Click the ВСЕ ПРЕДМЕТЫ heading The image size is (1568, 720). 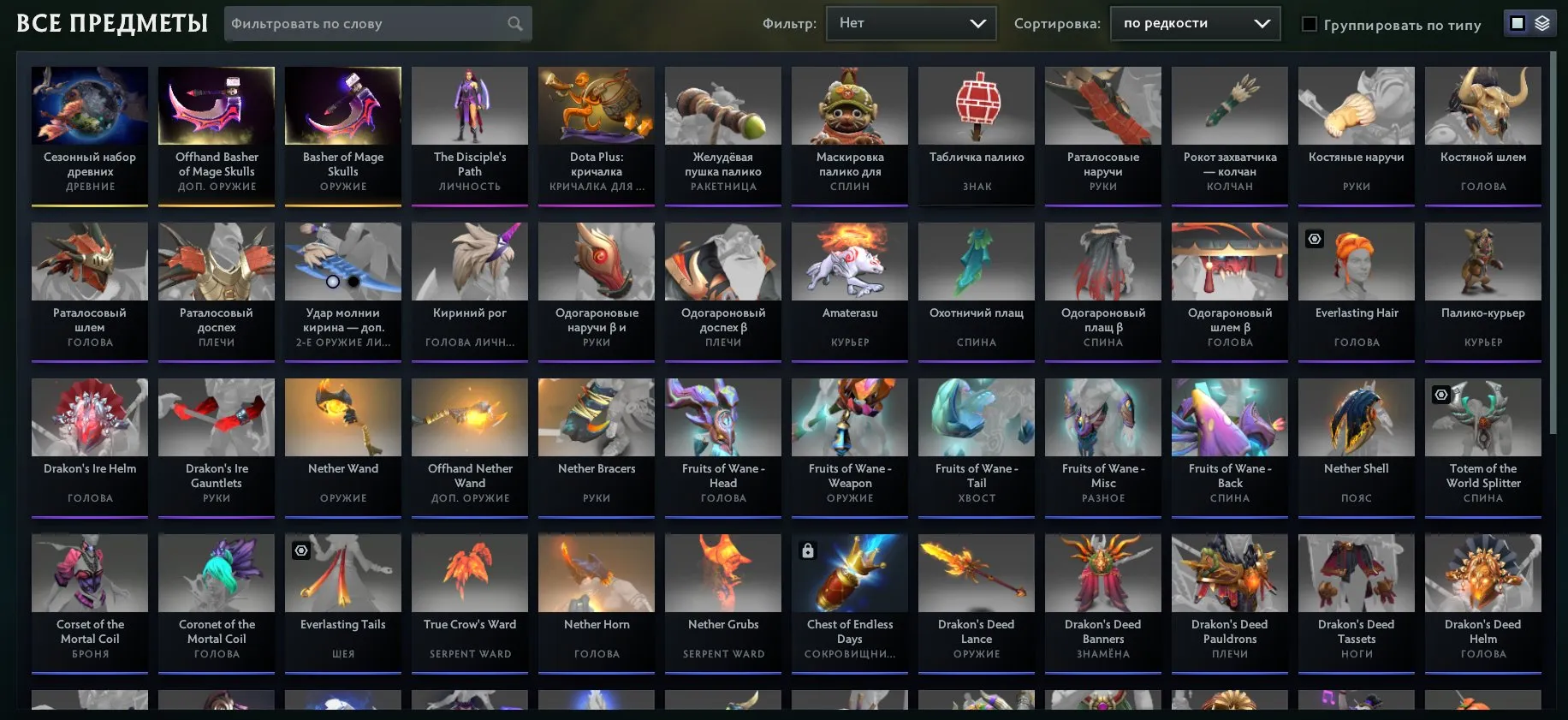coord(112,23)
